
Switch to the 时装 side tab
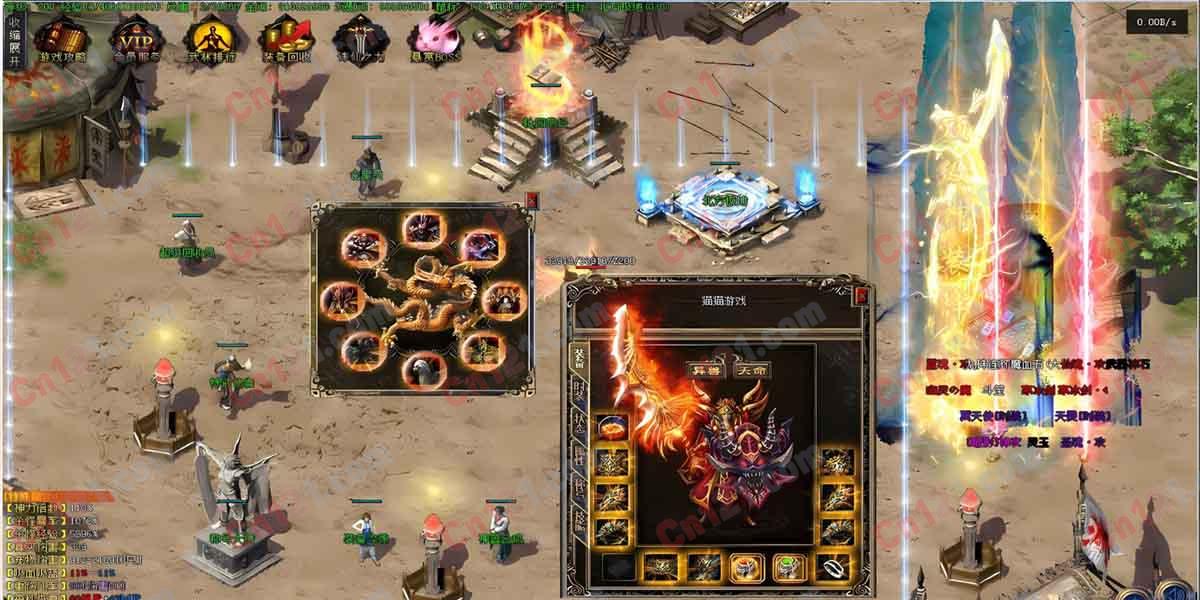pos(578,390)
